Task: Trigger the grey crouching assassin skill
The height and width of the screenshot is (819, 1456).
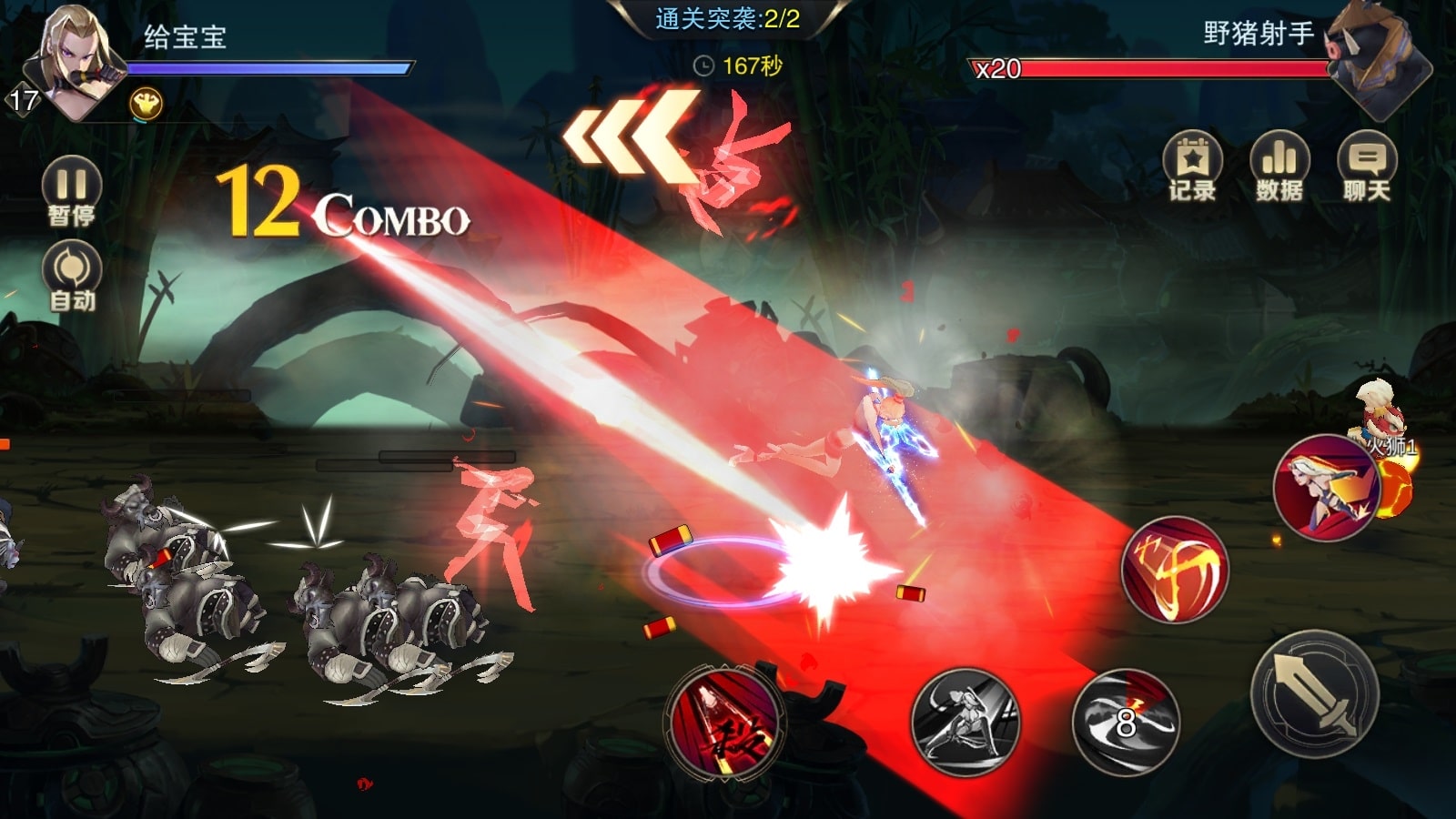Action: click(966, 722)
